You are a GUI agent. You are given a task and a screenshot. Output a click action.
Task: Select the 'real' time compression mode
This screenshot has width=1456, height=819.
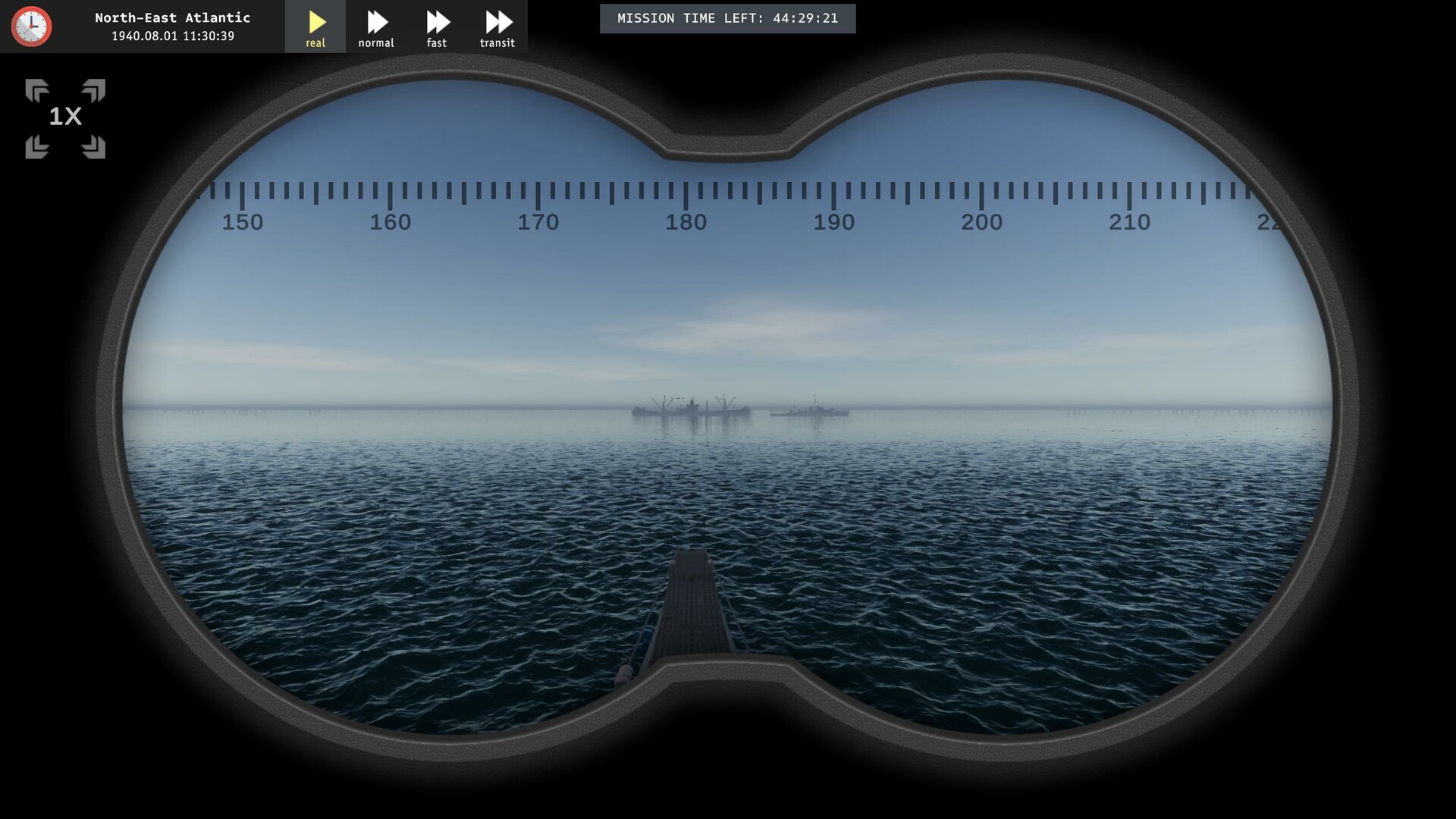click(315, 27)
